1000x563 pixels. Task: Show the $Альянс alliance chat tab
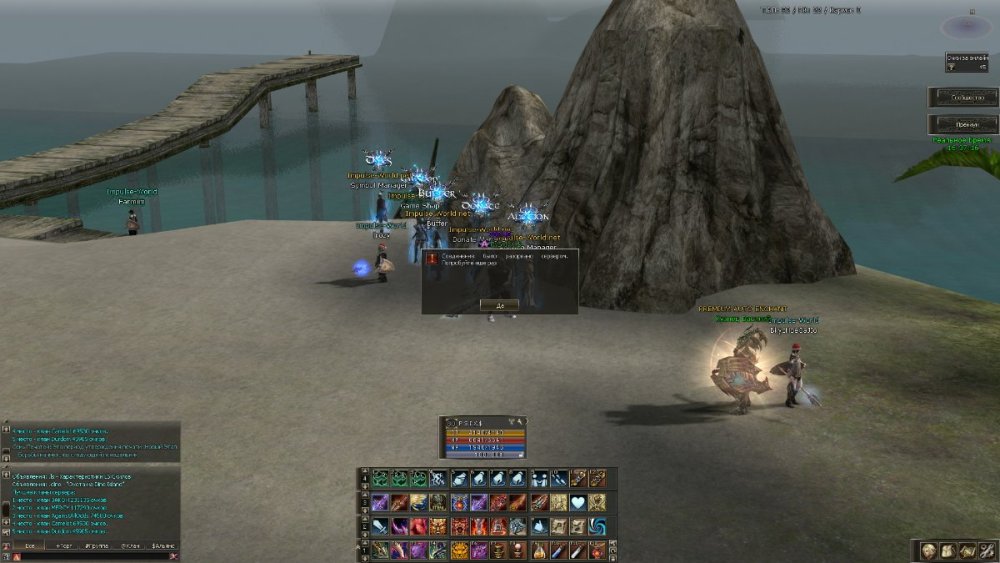pos(164,546)
